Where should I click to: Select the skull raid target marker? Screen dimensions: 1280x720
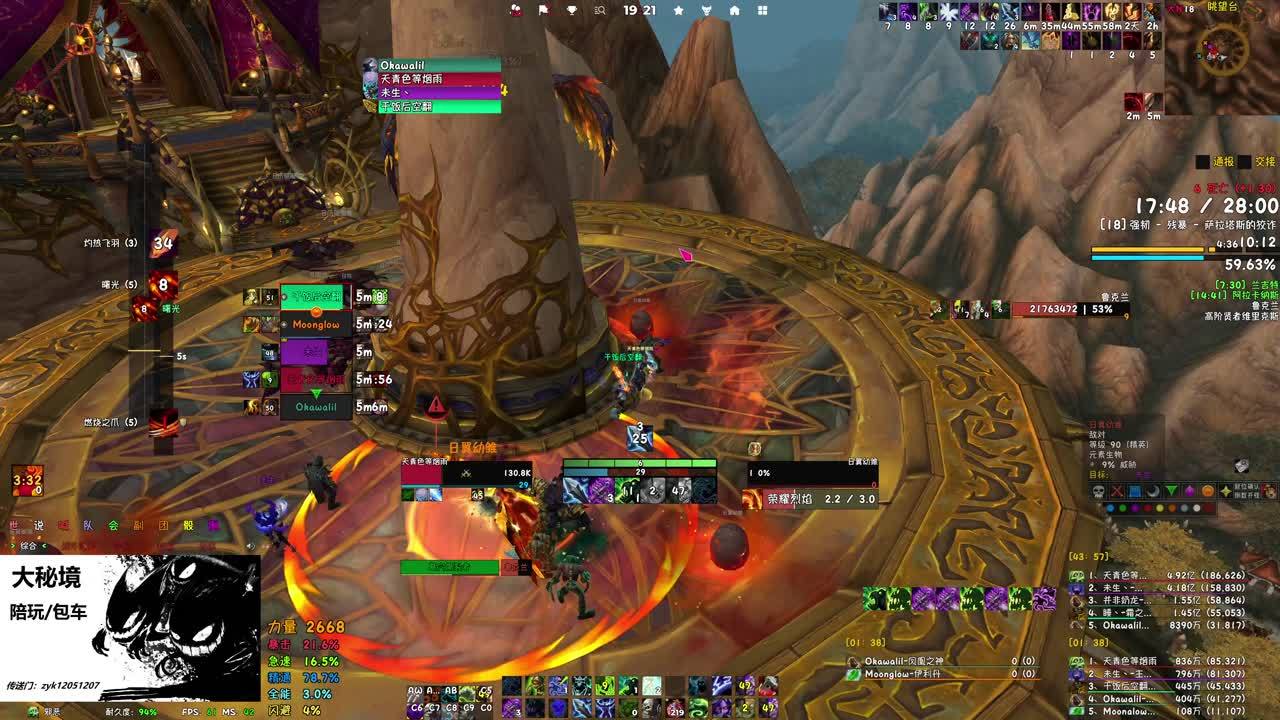(x=1098, y=491)
